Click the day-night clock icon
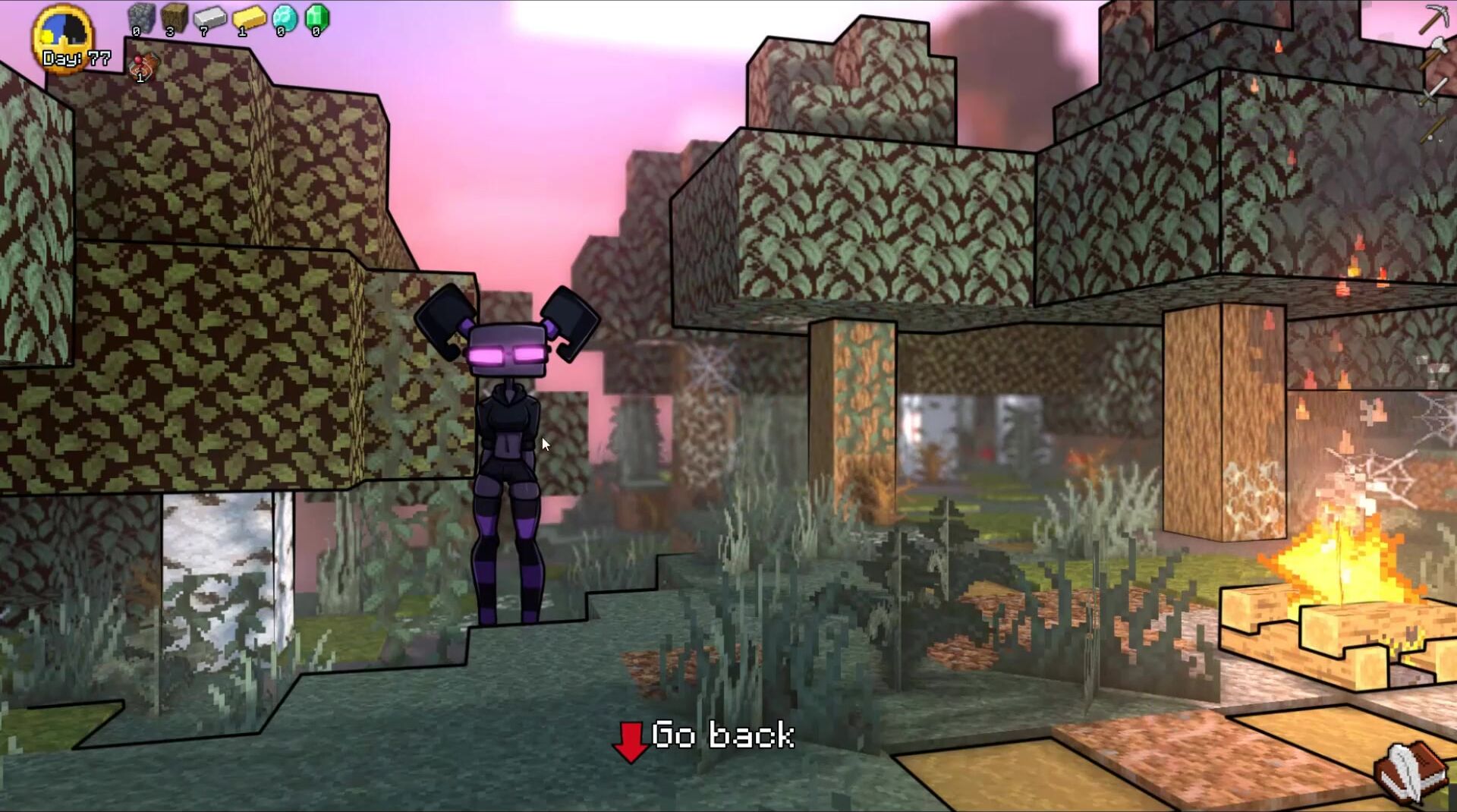 pos(62,36)
